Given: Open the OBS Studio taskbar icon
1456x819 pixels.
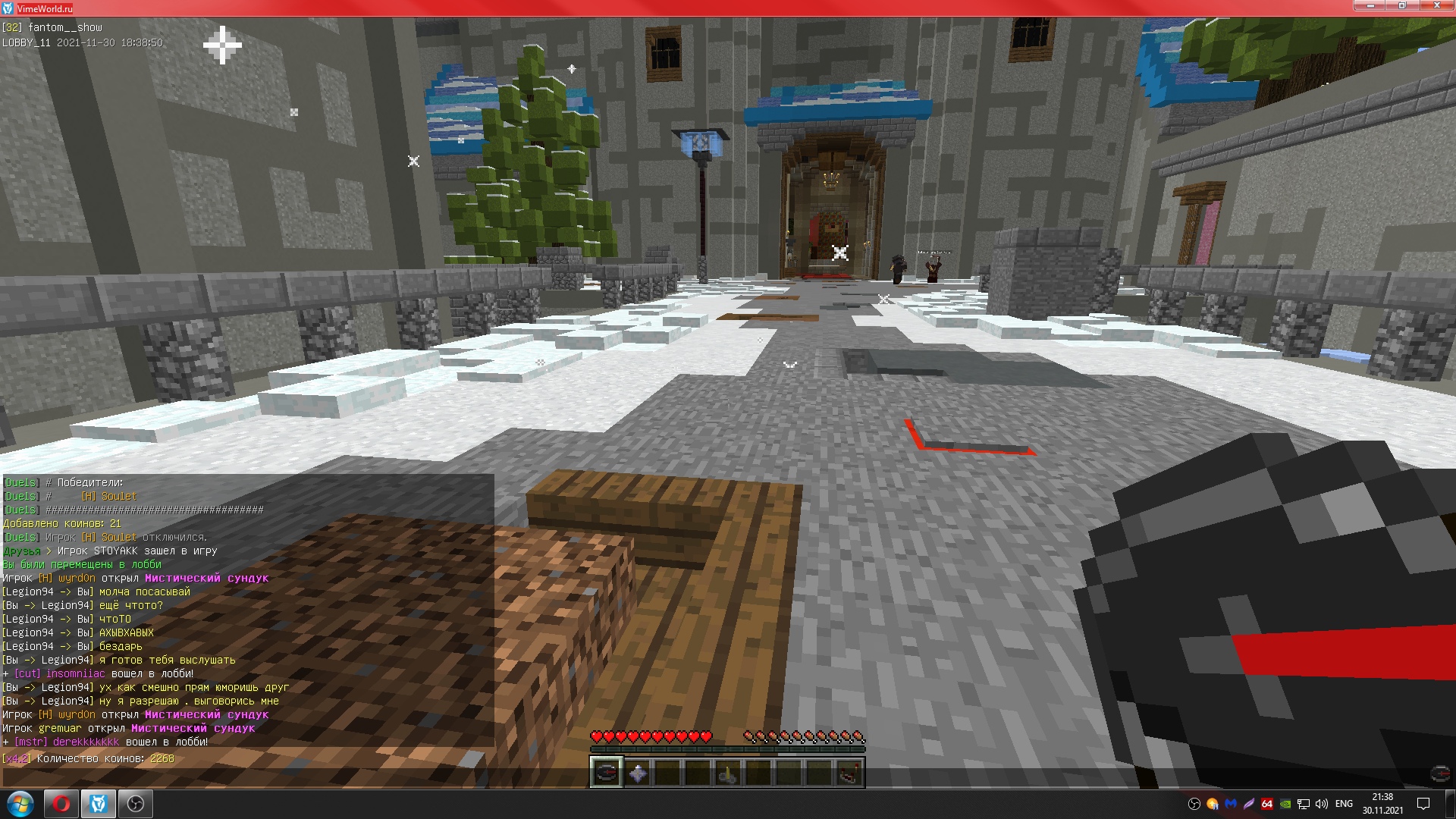Looking at the screenshot, I should tap(136, 804).
